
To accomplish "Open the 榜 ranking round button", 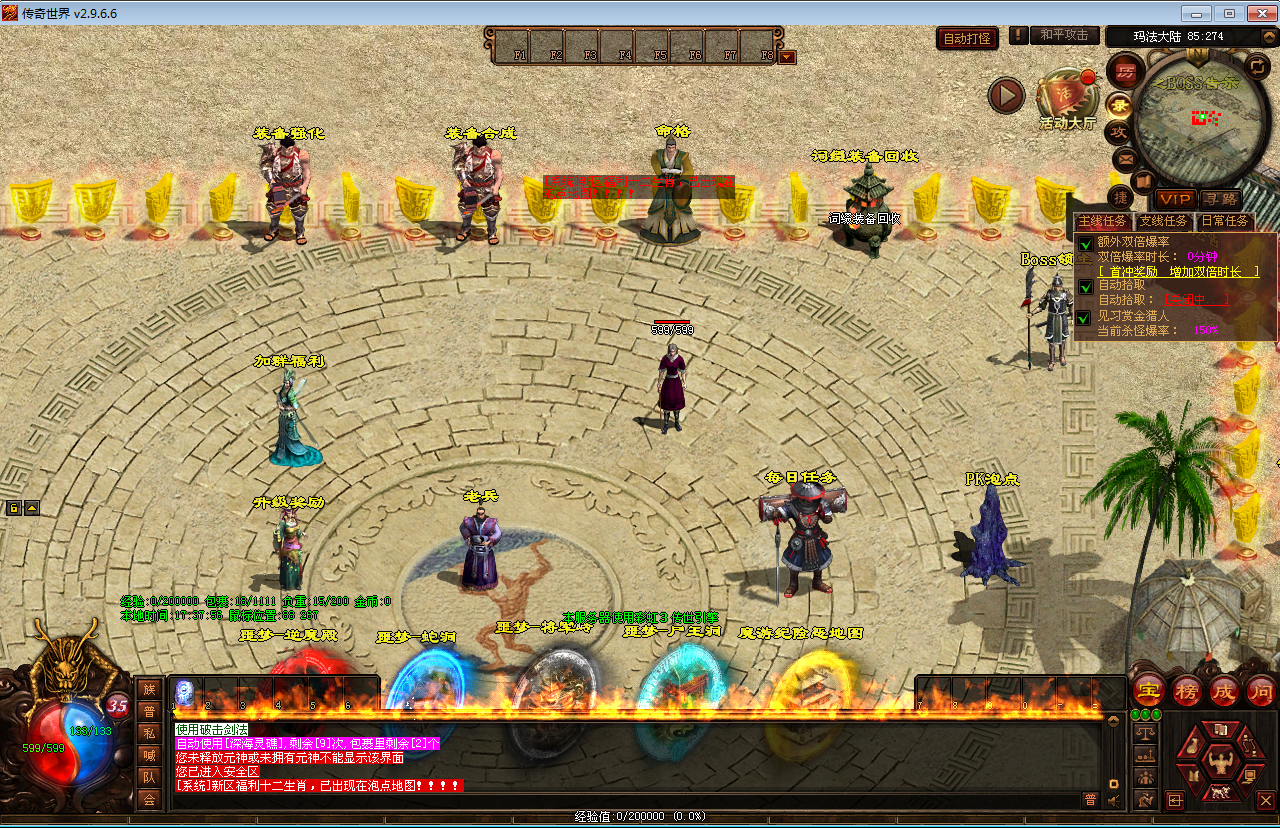I will 1186,690.
